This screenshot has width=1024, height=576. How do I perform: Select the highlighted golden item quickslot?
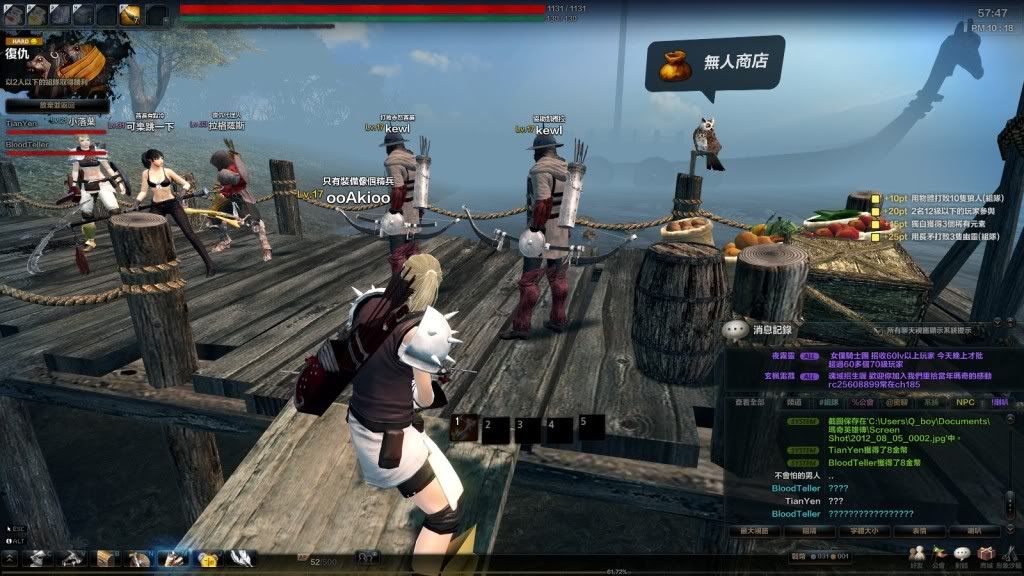point(131,14)
